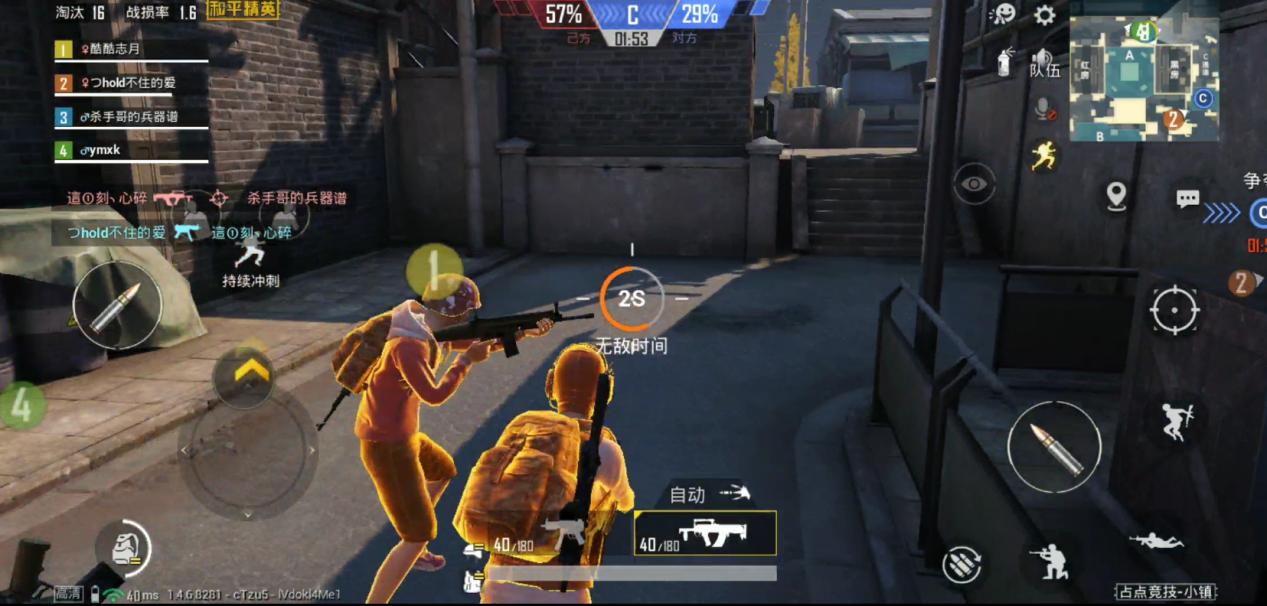Open the settings gear
The width and height of the screenshot is (1267, 606).
(1045, 15)
